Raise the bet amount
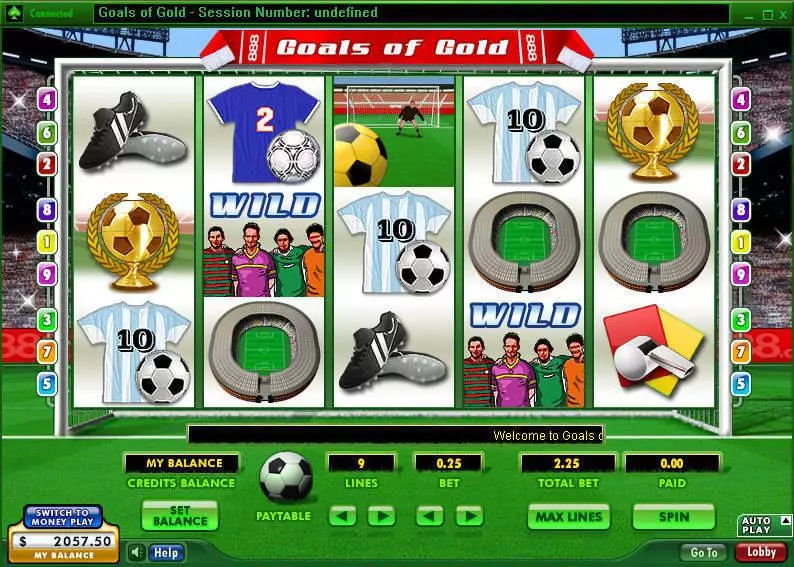Image resolution: width=794 pixels, height=567 pixels. point(469,517)
